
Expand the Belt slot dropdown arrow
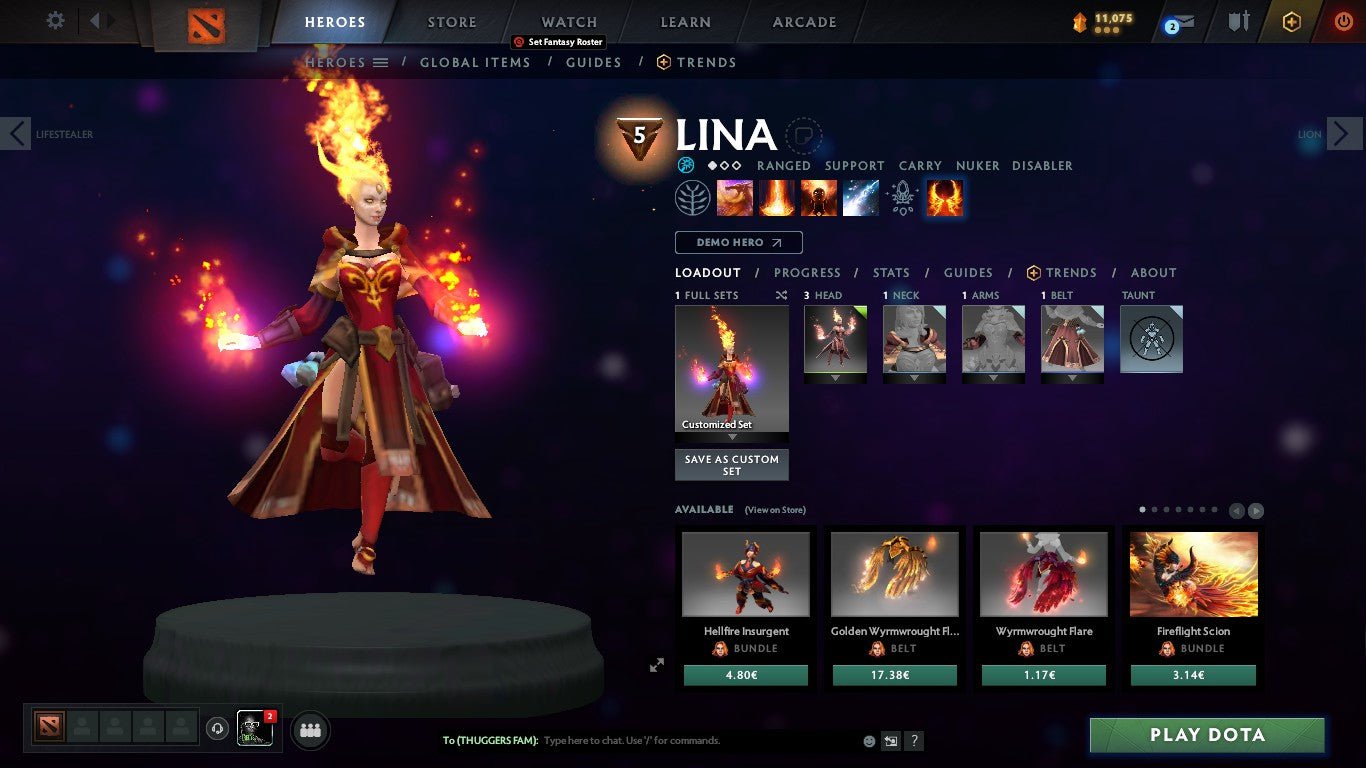coord(1072,380)
